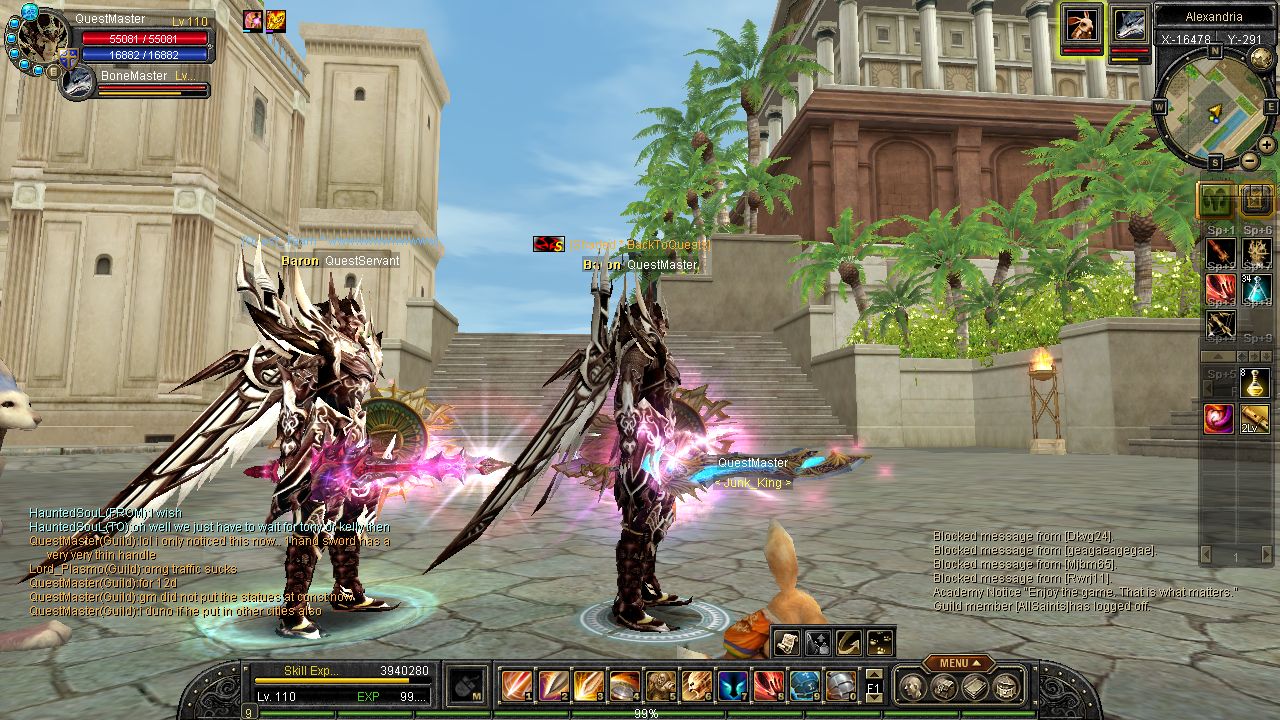Use the yellow potion in the side bar
Viewport: 1280px width, 720px height.
[x=1256, y=383]
